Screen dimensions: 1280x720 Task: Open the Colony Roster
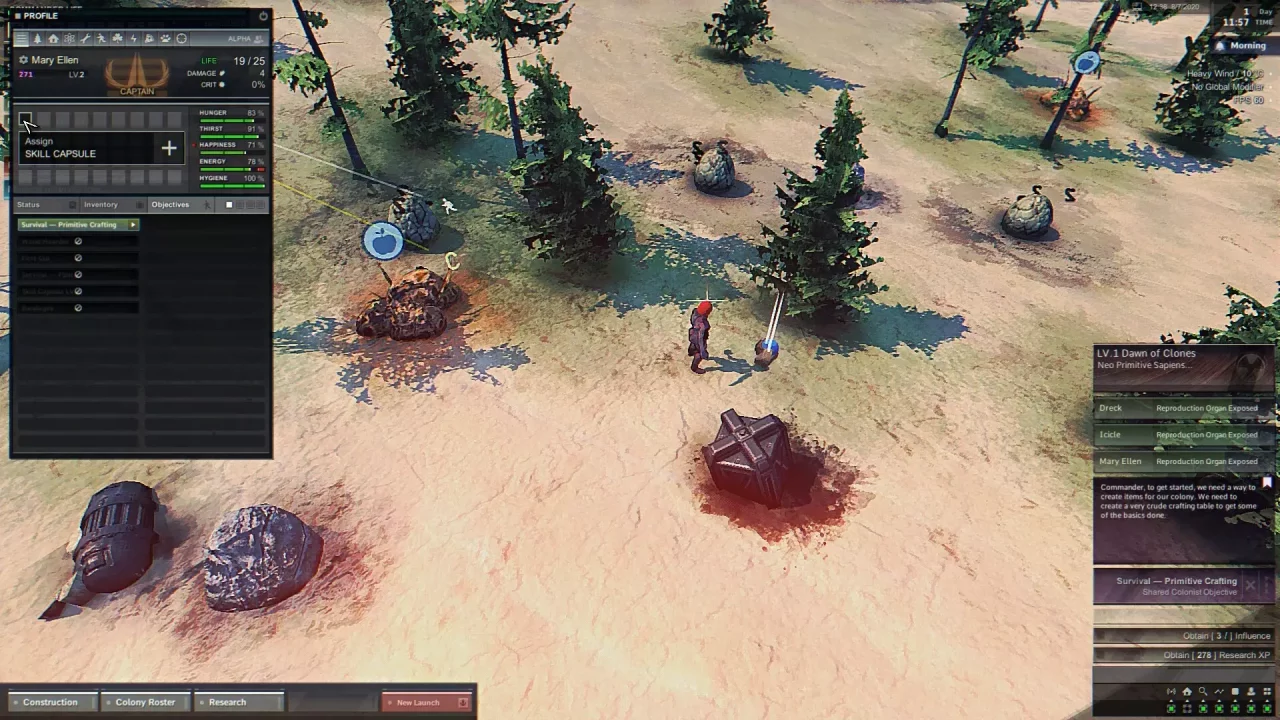pos(145,702)
